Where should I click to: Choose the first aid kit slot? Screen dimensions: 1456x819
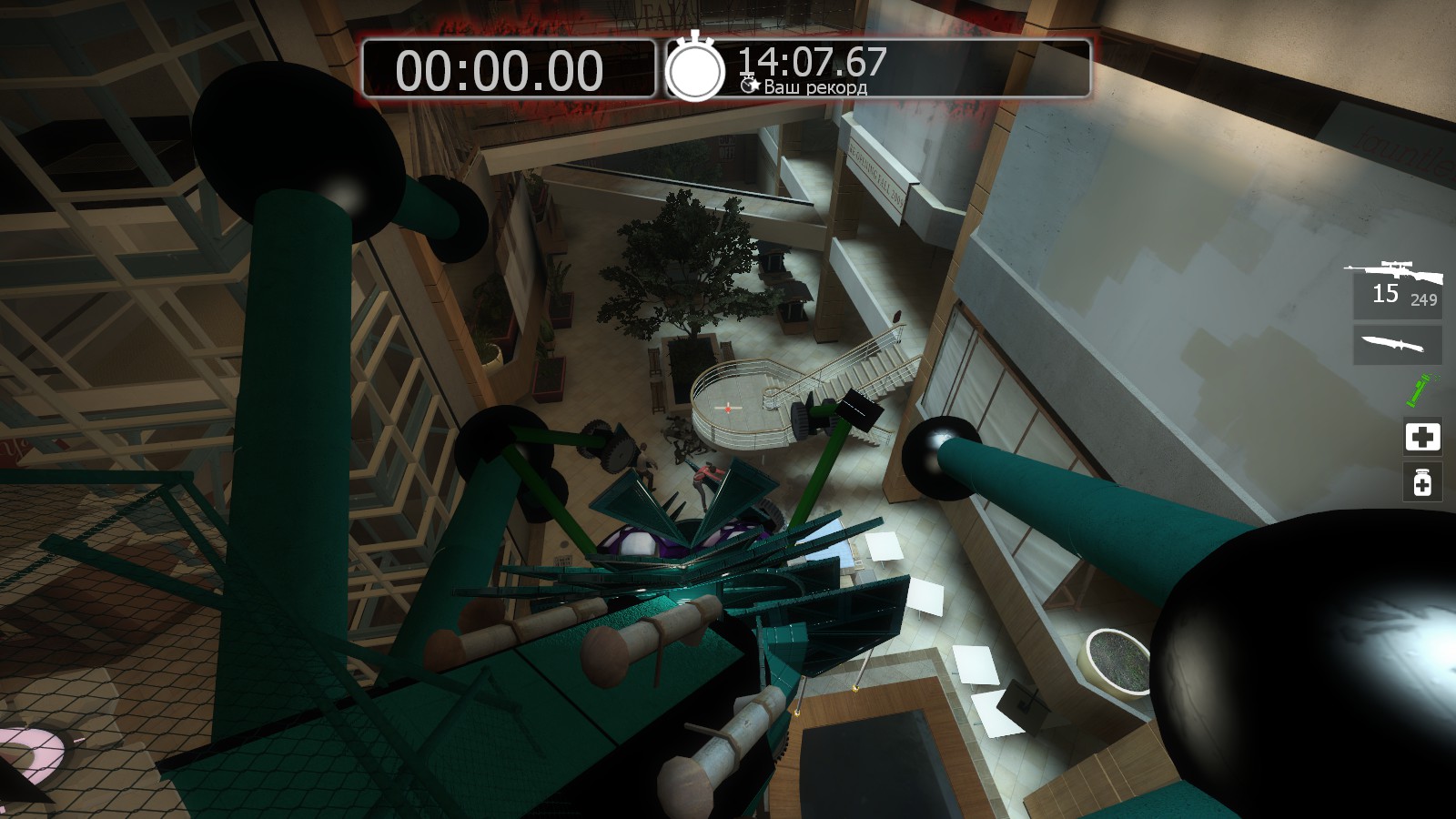[x=1422, y=437]
